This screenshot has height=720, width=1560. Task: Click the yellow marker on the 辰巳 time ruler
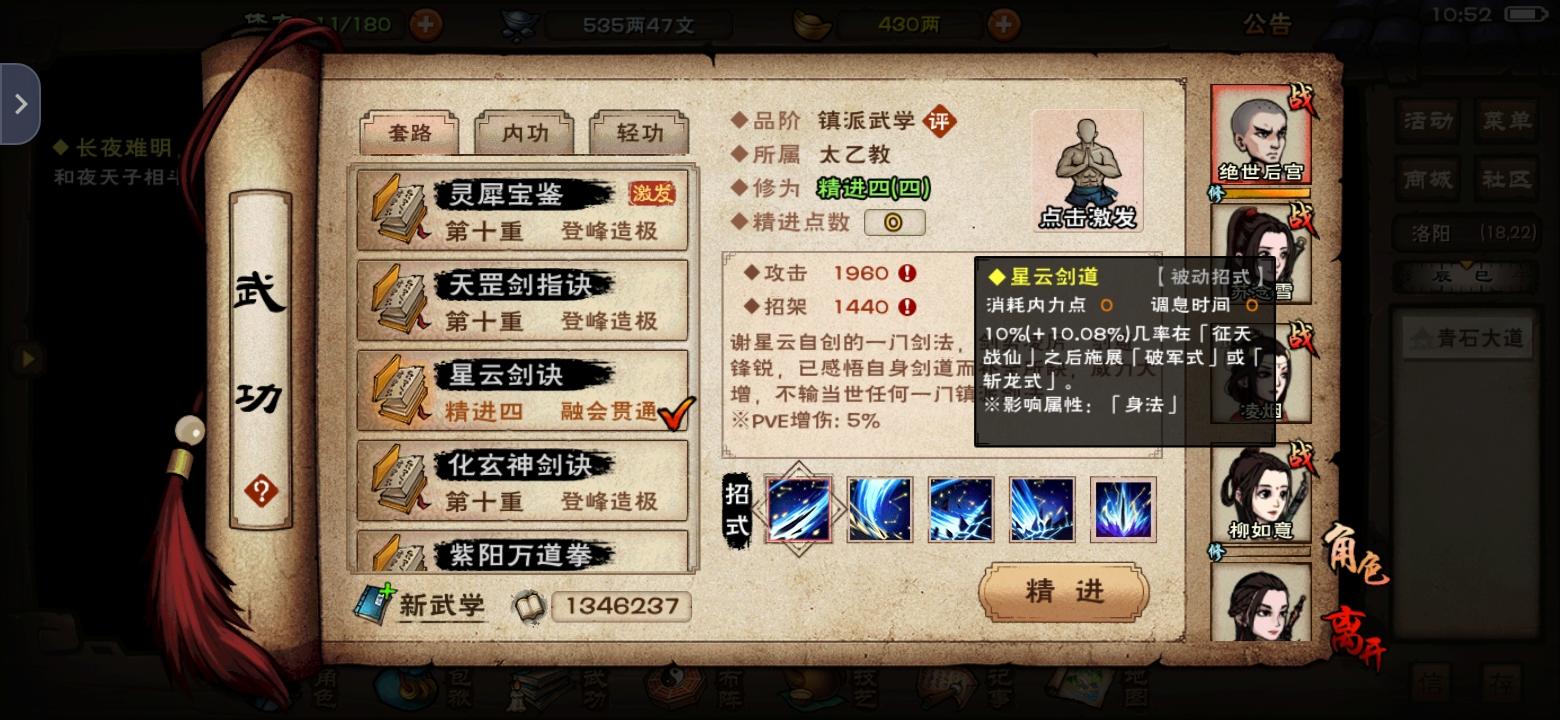click(x=1466, y=265)
